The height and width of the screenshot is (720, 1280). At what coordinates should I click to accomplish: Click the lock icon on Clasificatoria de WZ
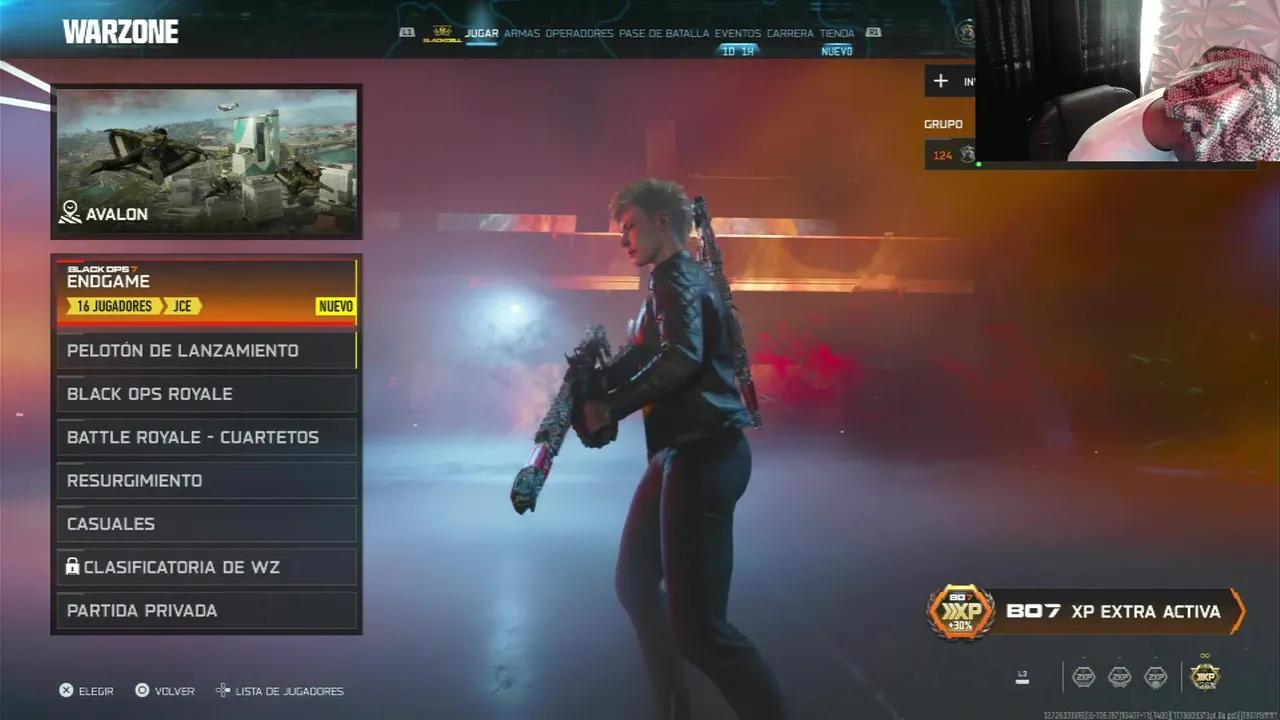(75, 566)
